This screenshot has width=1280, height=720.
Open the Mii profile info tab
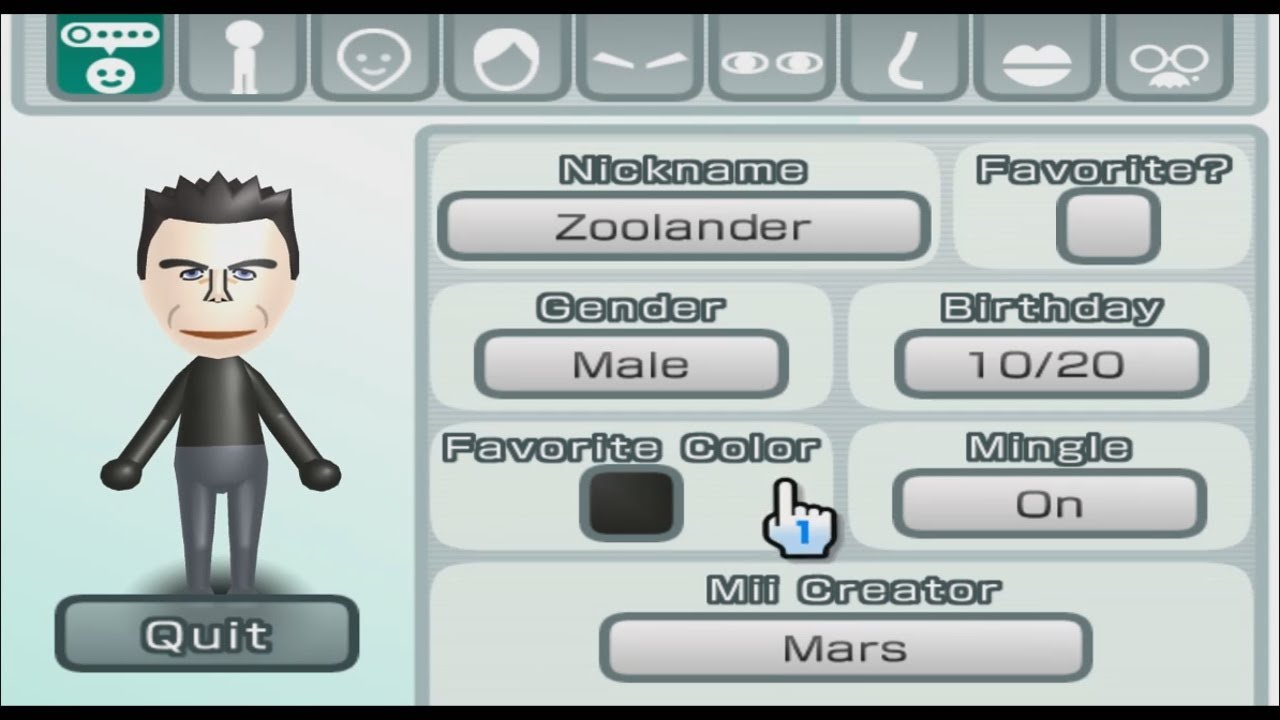click(110, 57)
